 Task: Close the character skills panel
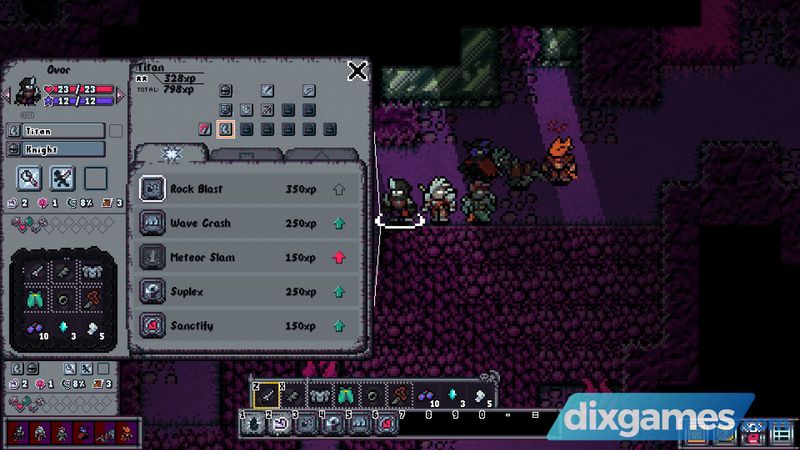(x=357, y=70)
